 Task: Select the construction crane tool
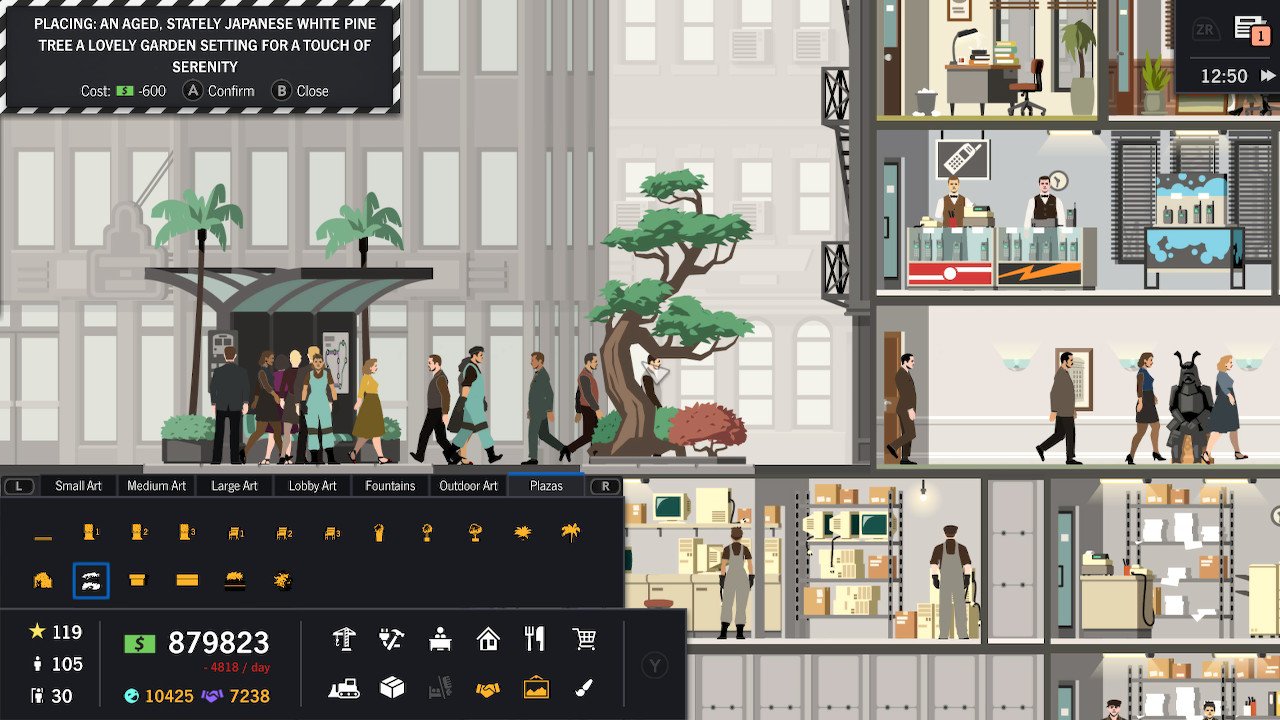tap(345, 637)
